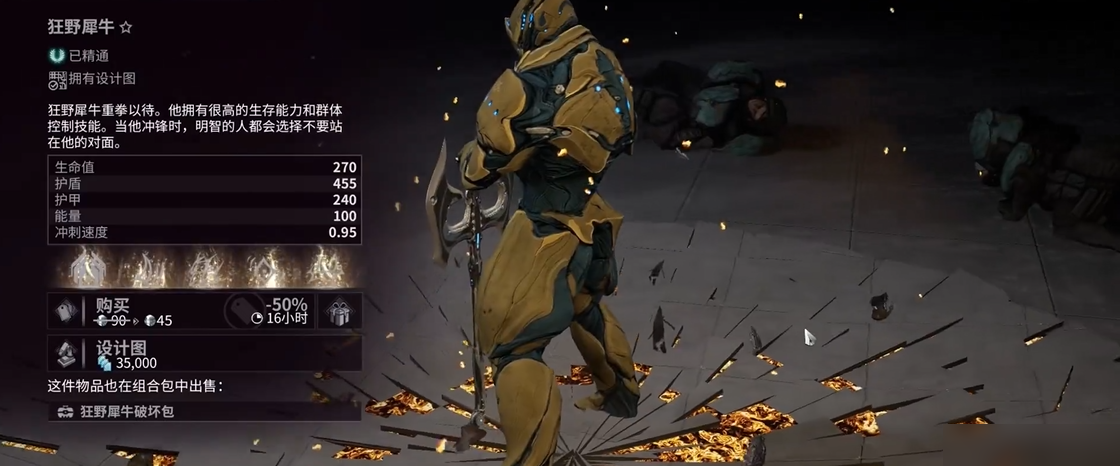Select the Iron Skin ability icon
This screenshot has height=466, width=1120.
[x=205, y=268]
